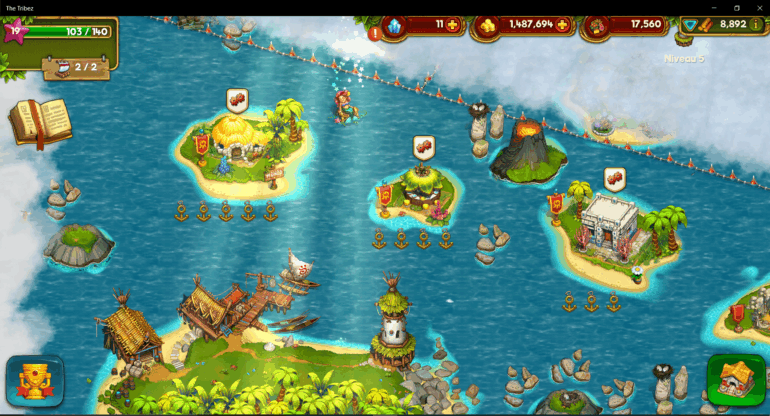
Task: Close The Tribez window
Action: (x=758, y=7)
